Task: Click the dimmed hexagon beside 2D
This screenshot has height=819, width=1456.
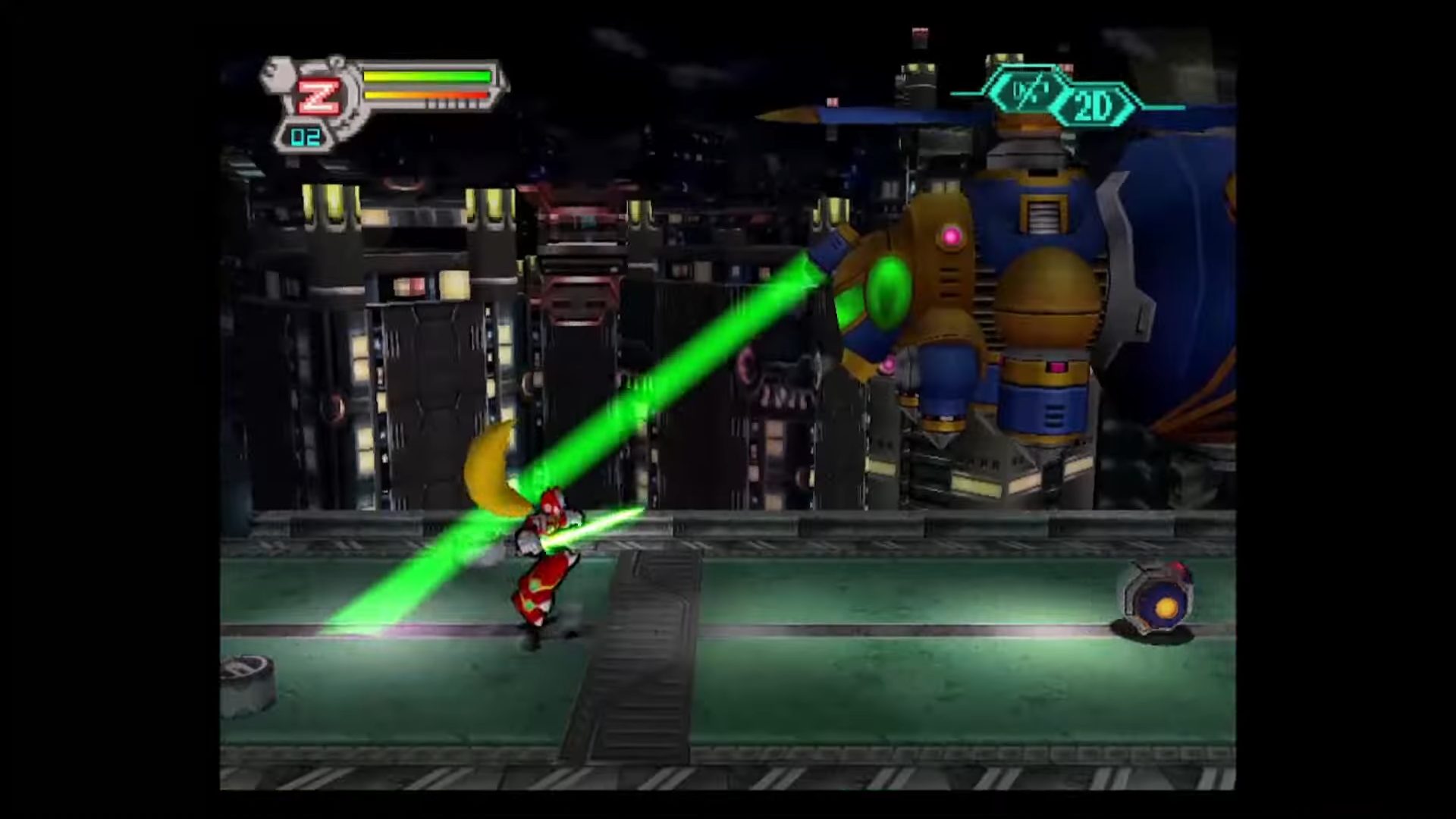Action: [1029, 93]
